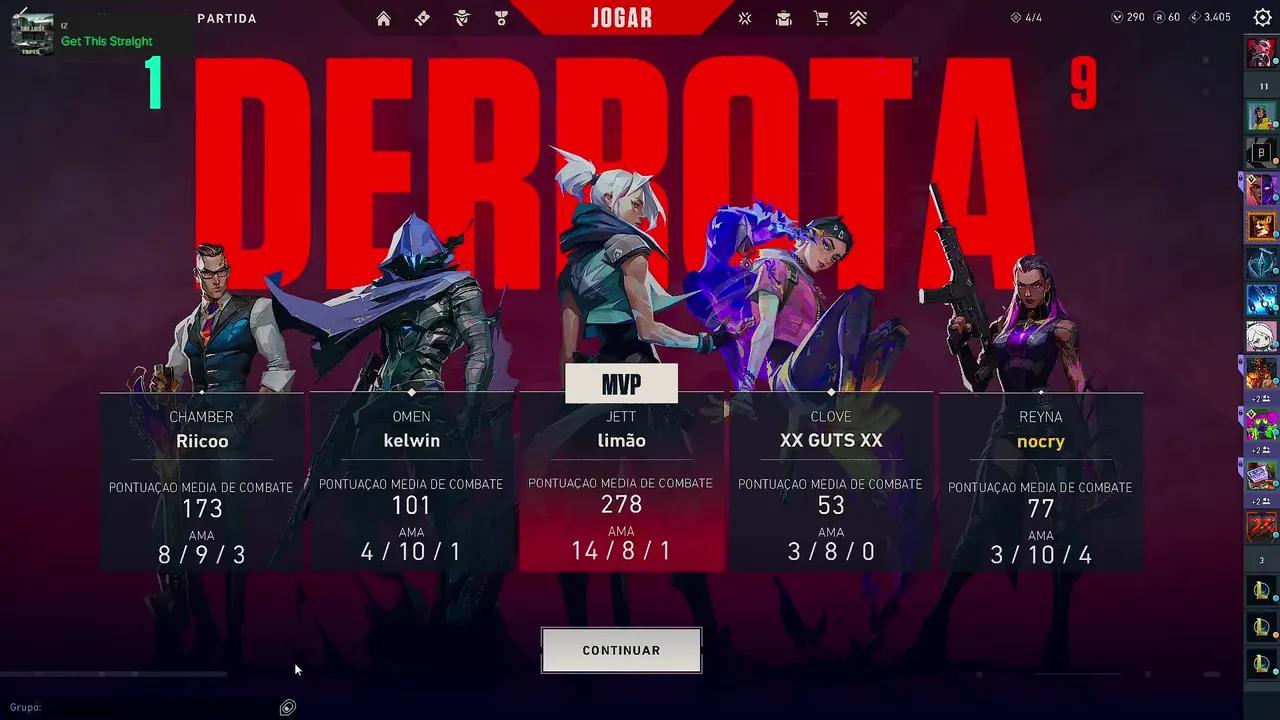Check daily missions via the 4/4 diamond icon
Screen dimensions: 1280x720
(x=1017, y=16)
